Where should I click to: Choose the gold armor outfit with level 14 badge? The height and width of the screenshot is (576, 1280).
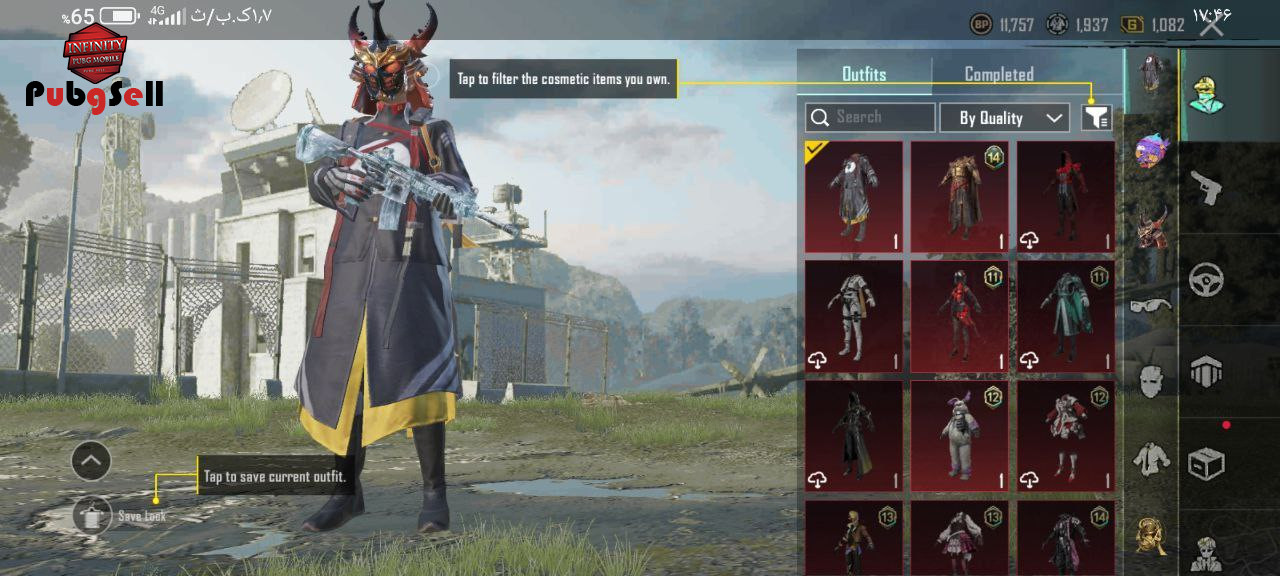click(959, 196)
